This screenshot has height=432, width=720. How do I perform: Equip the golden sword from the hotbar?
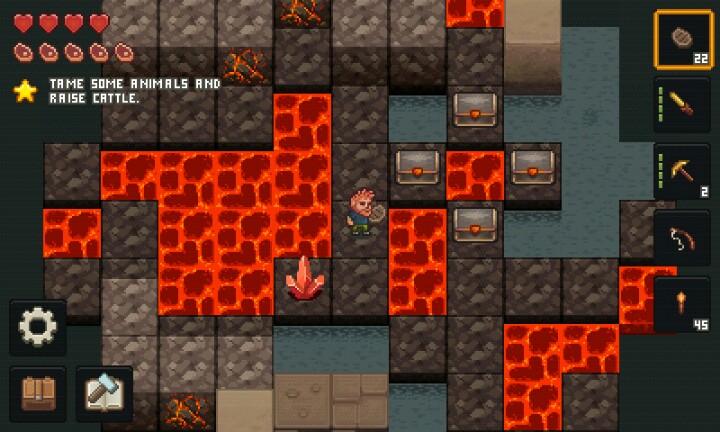(683, 105)
